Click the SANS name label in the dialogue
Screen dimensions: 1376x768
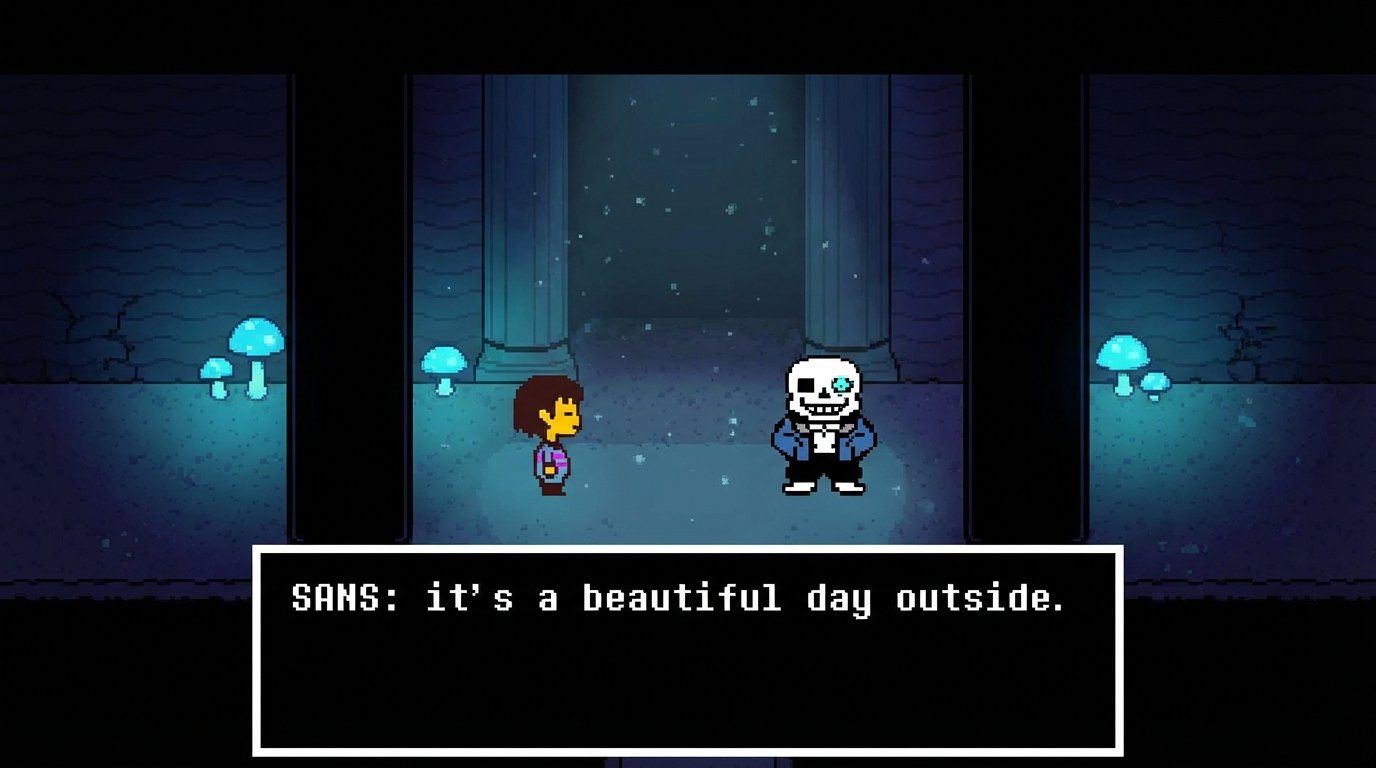[x=328, y=599]
